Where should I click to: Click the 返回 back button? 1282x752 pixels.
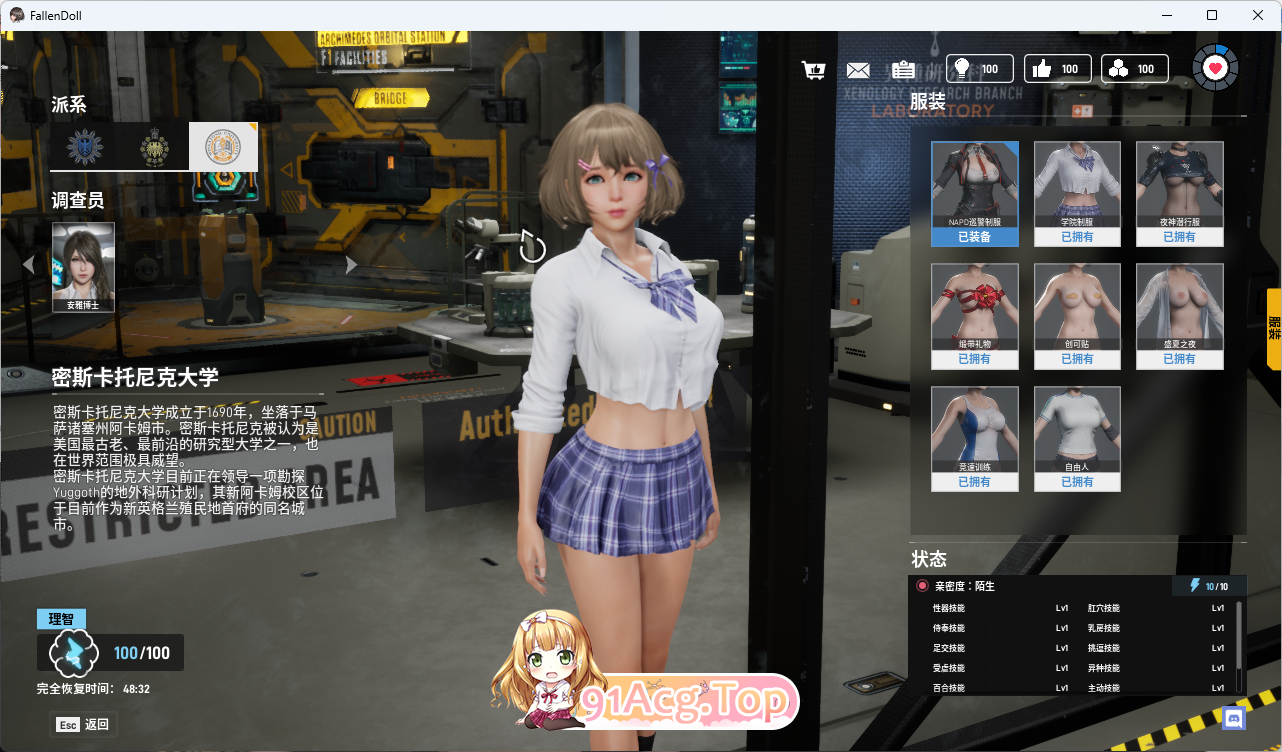pos(83,724)
